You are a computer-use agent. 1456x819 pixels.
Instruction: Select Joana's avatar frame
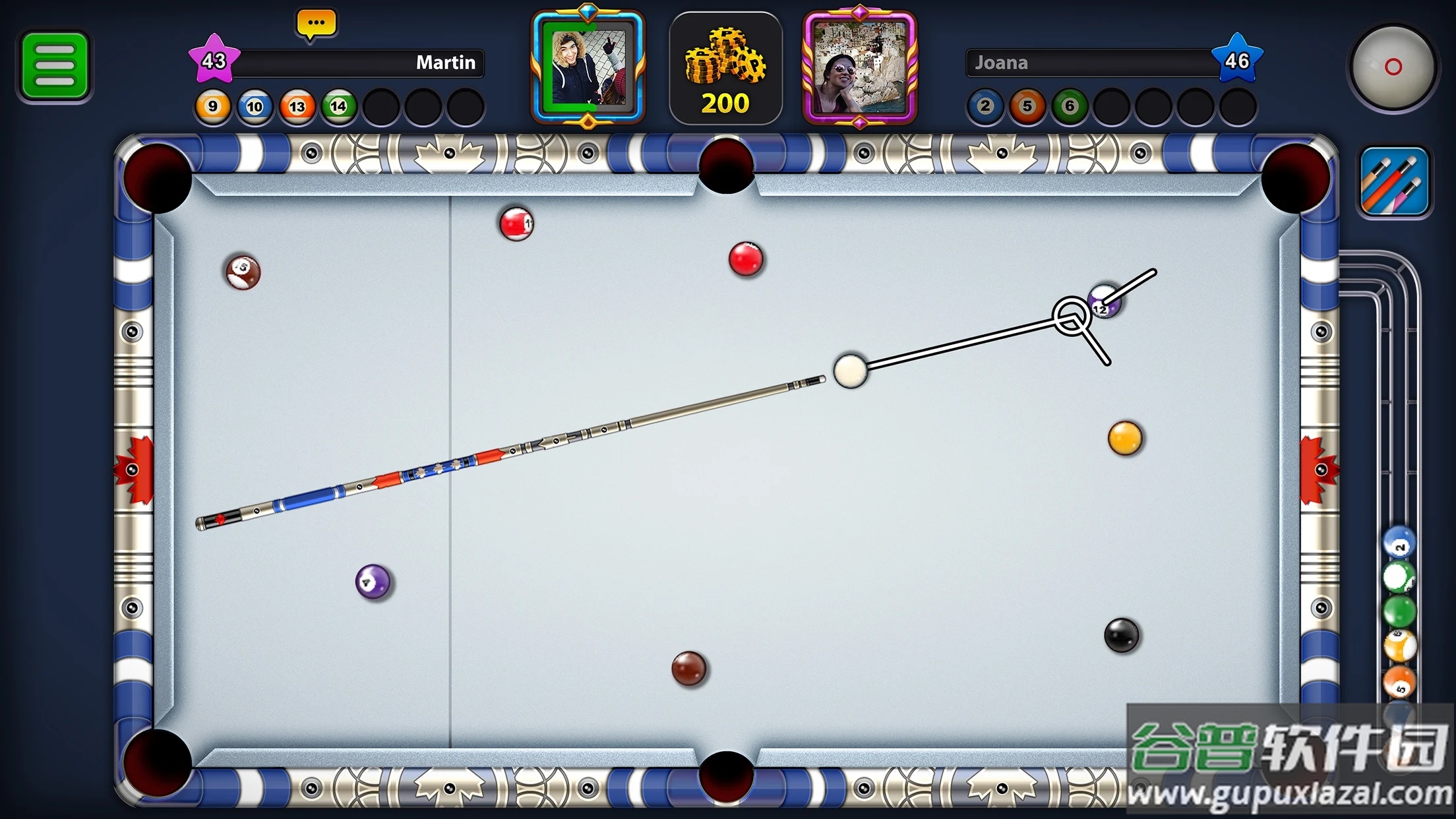point(859,68)
